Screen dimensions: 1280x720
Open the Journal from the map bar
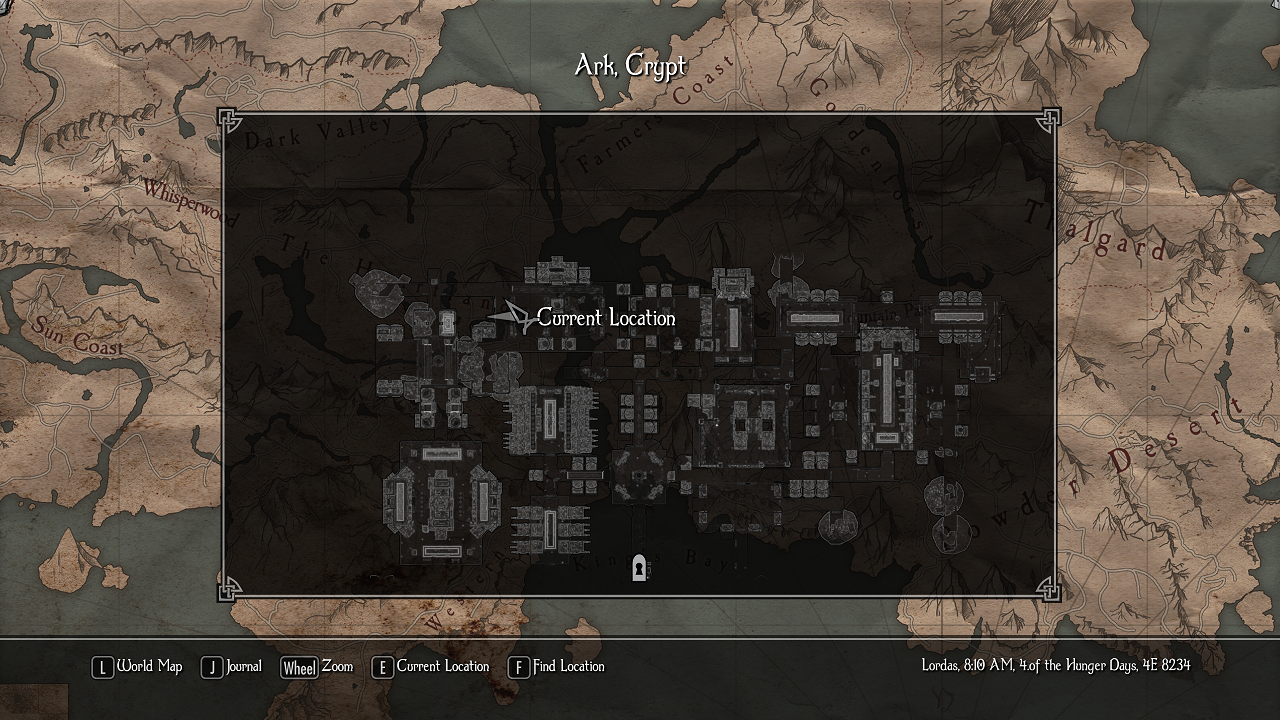click(232, 667)
